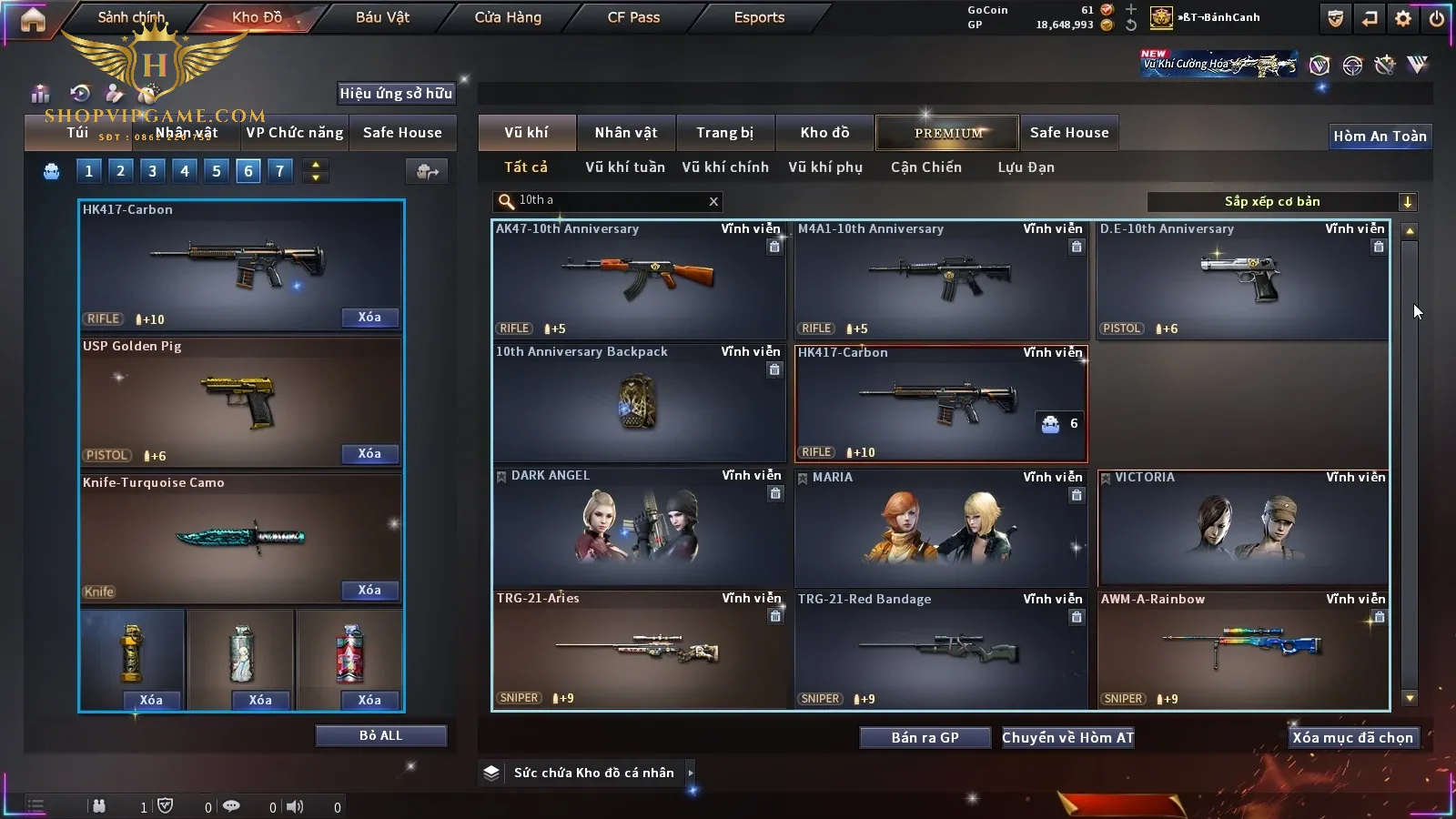Select the Nhân vật inventory tab
Screen dimensions: 1456x819
[x=625, y=133]
